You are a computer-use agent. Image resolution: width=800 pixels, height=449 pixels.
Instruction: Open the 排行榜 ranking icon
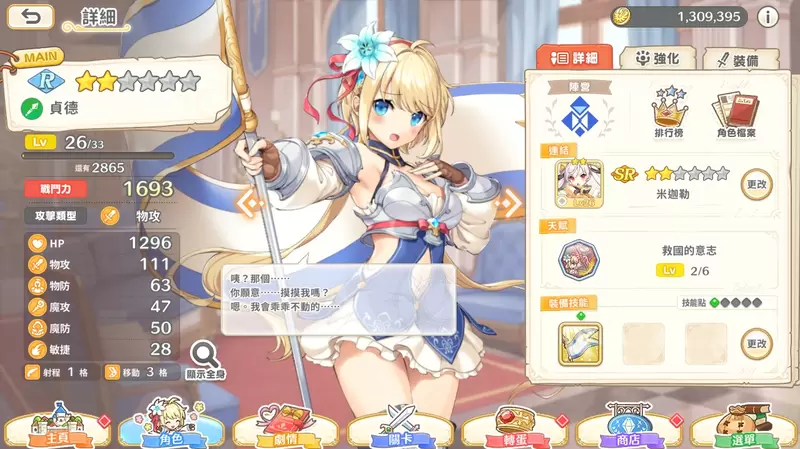coord(672,112)
